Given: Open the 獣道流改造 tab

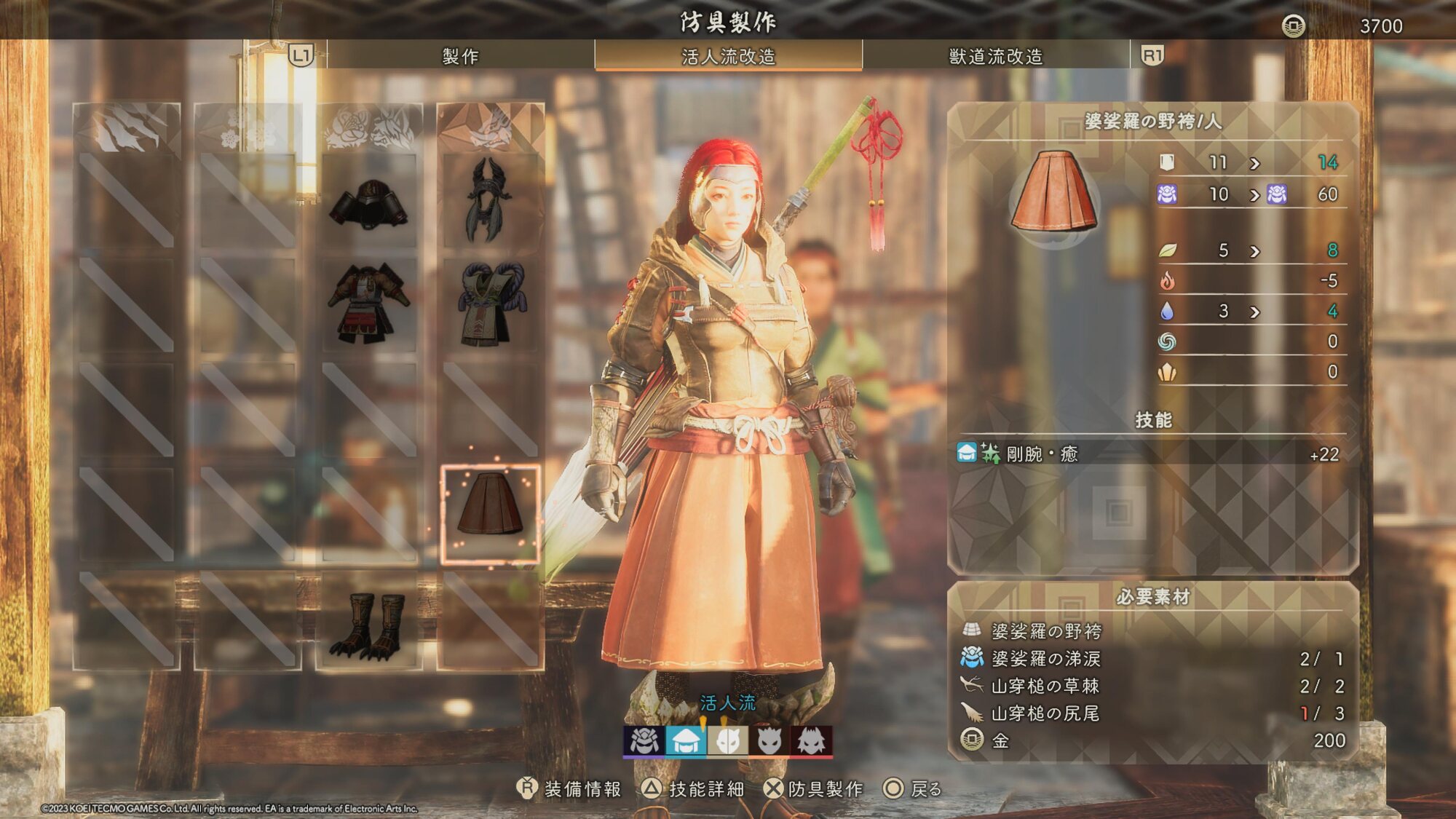Looking at the screenshot, I should [x=995, y=56].
